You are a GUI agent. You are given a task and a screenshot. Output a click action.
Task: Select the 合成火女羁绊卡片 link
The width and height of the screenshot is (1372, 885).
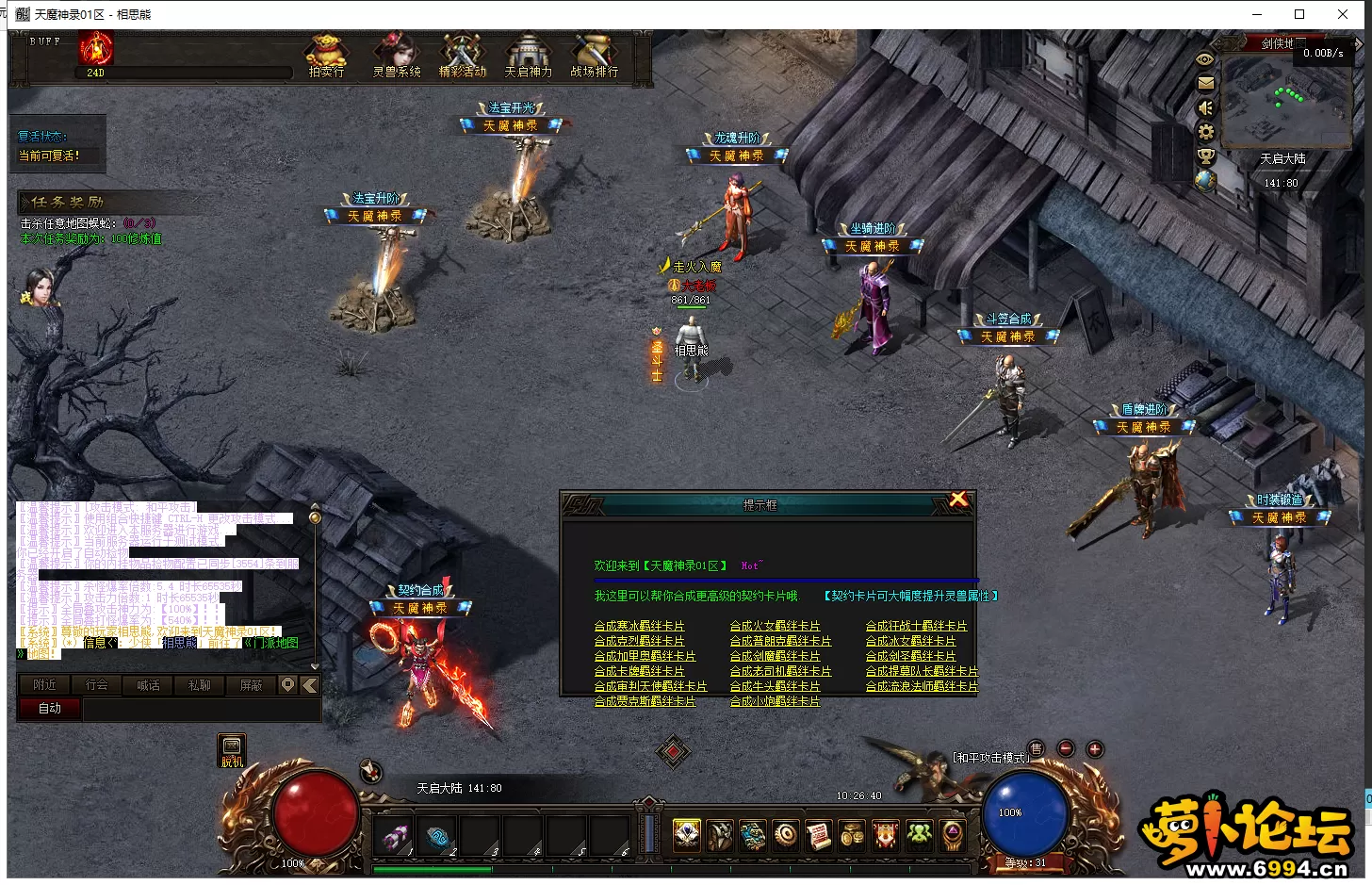[x=775, y=626]
